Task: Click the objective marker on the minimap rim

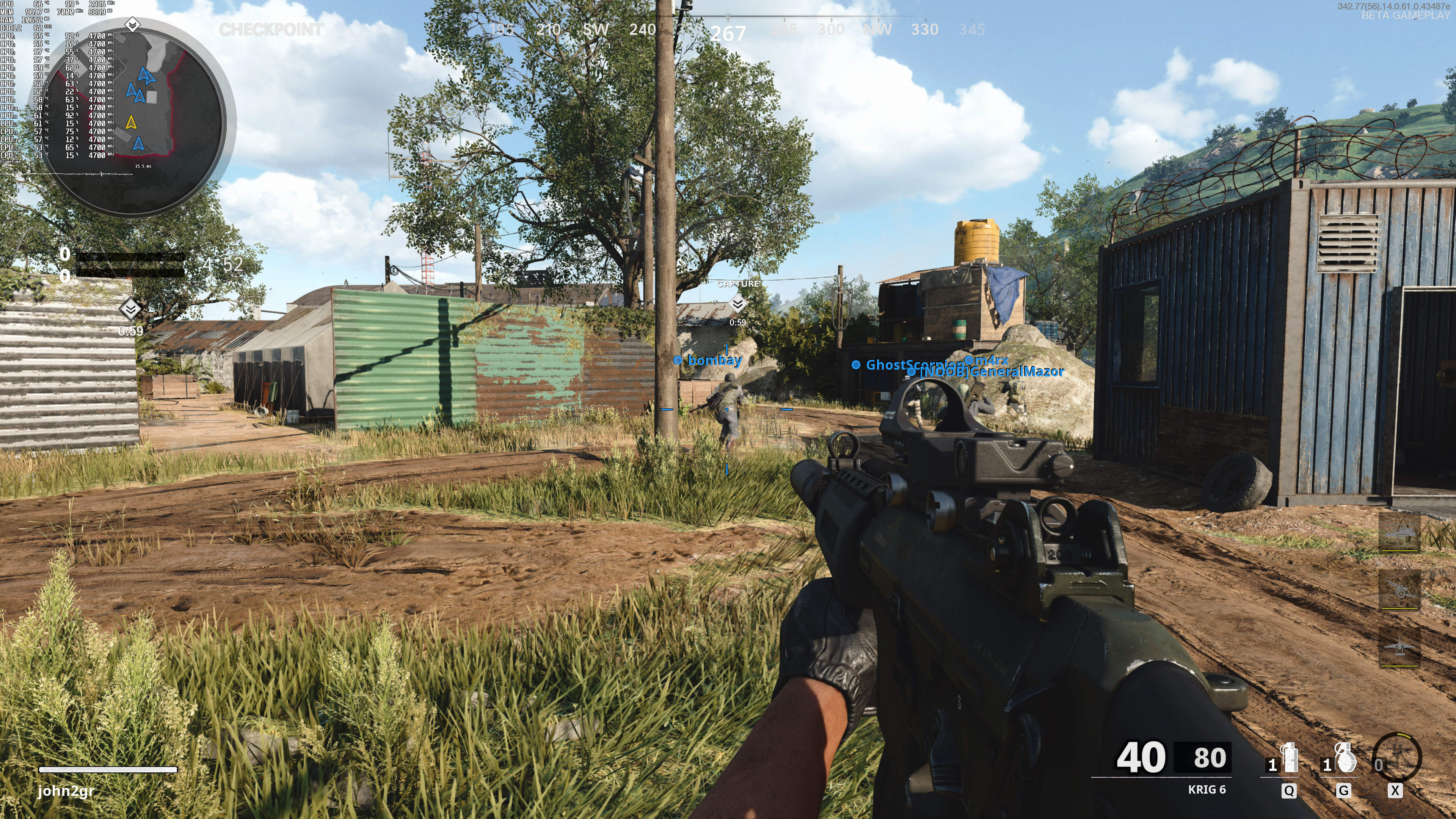Action: coord(132,25)
